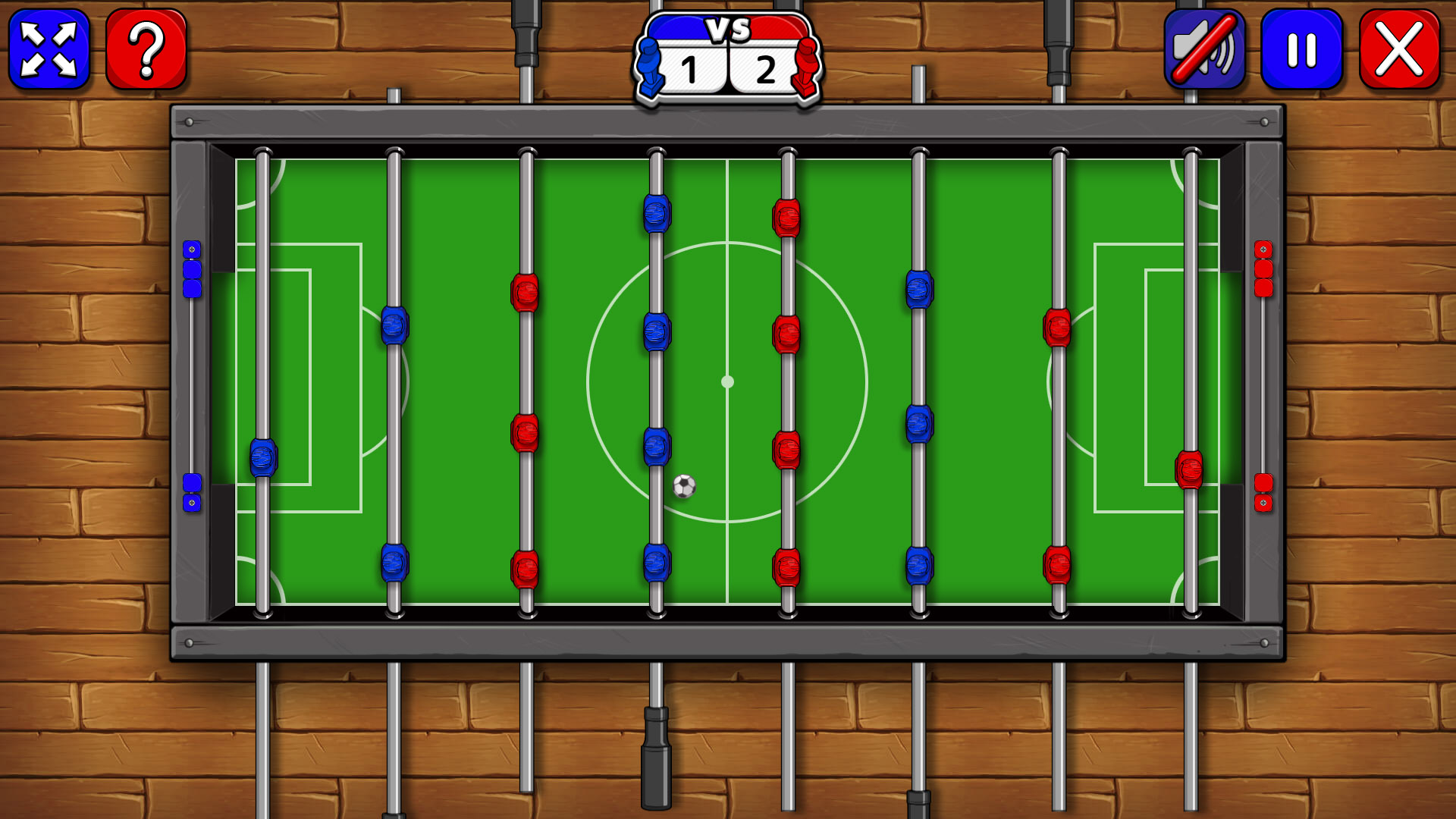Click the score display showing 1

(x=691, y=71)
